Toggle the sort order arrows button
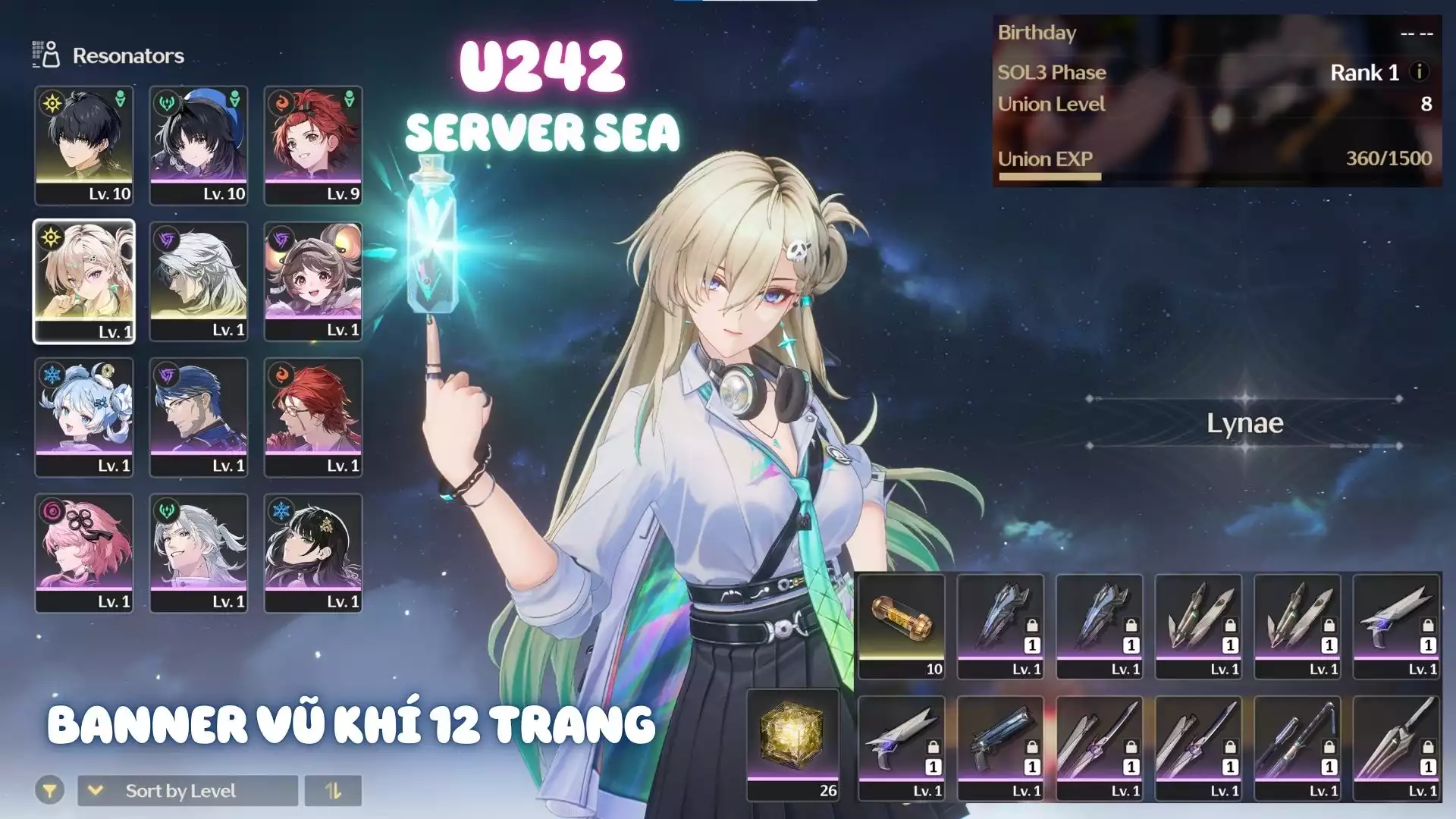 pos(333,791)
